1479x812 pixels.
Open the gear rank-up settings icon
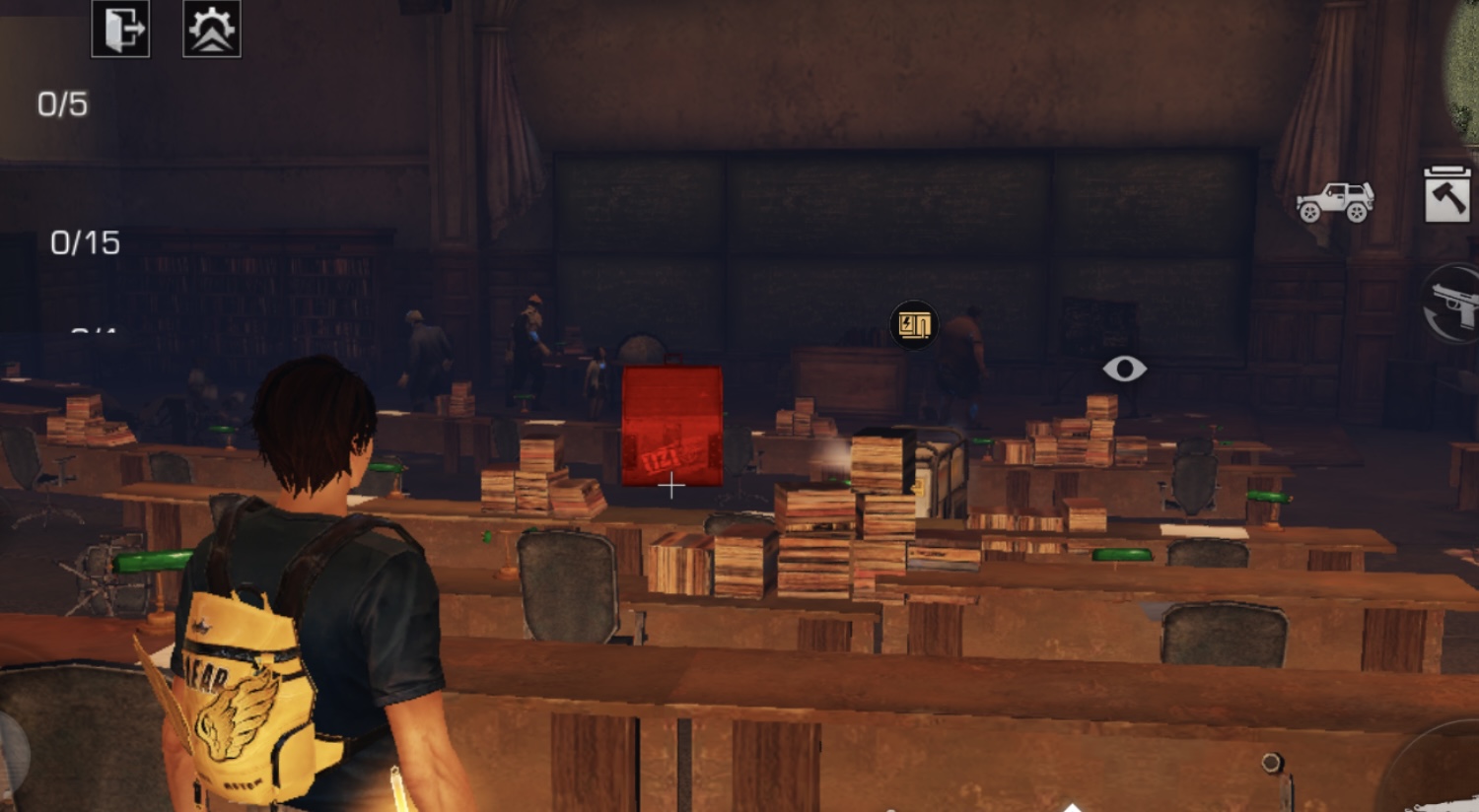(x=212, y=30)
